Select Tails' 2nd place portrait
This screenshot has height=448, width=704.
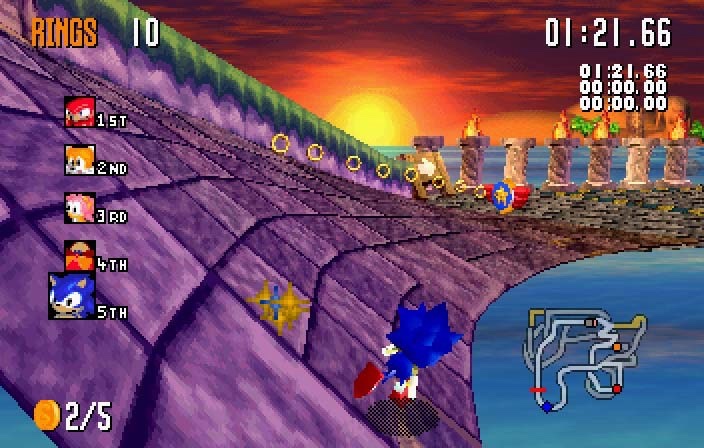pos(79,159)
